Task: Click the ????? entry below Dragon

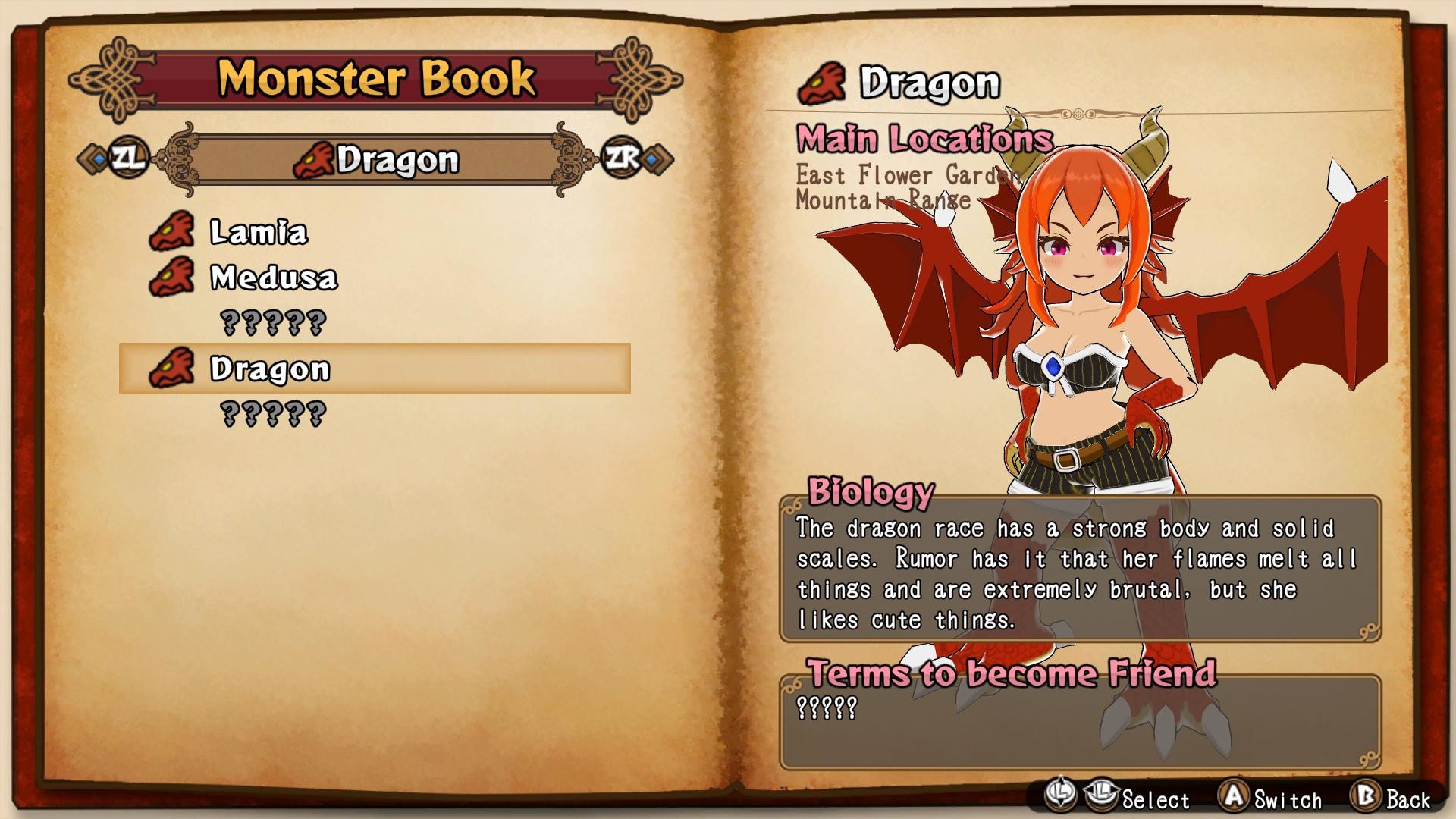Action: pos(273,413)
